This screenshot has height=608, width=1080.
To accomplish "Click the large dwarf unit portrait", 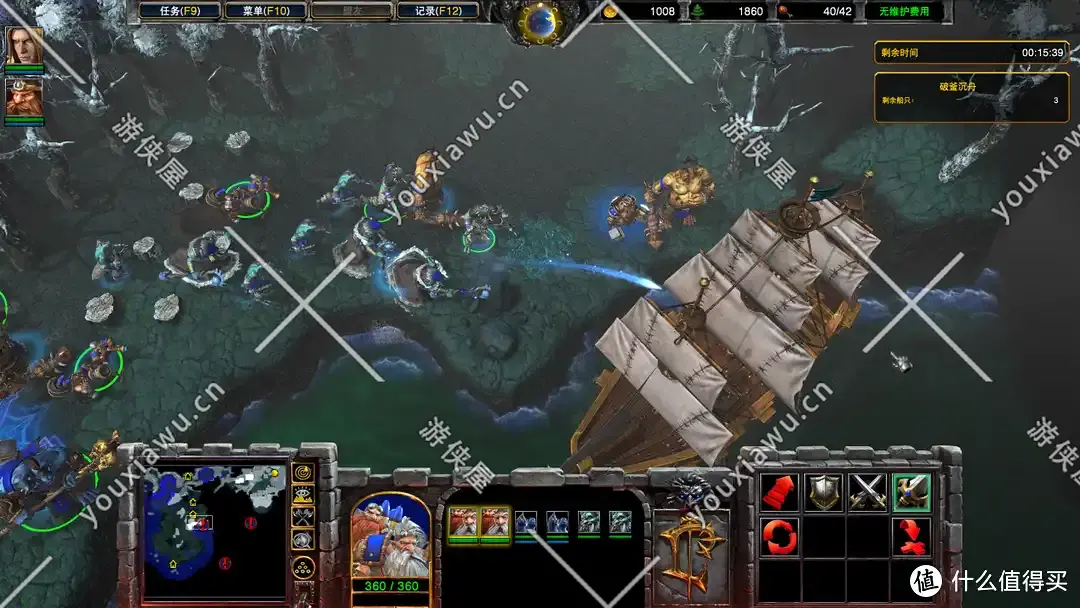I will 390,536.
